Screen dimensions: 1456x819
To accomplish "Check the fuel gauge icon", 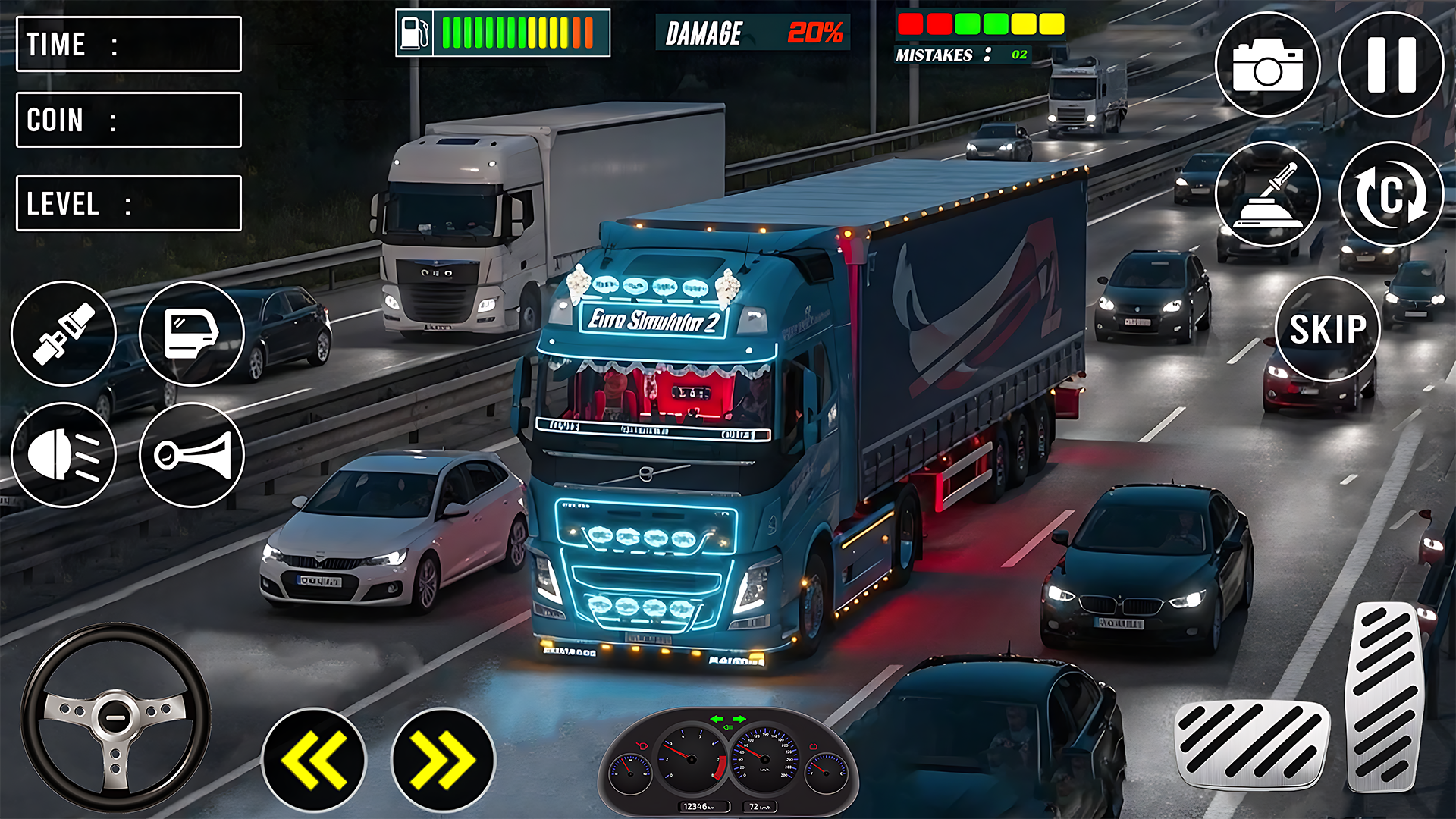I will click(413, 30).
